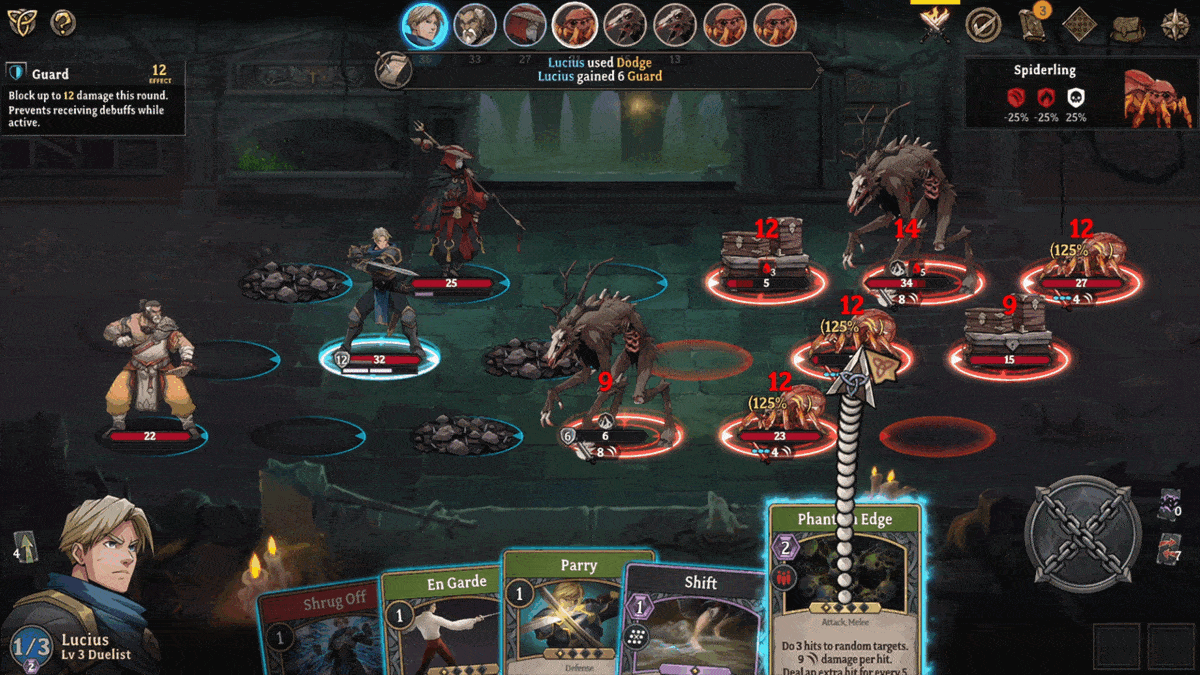This screenshot has width=1200, height=675.
Task: Open the help question mark icon
Action: coord(63,21)
